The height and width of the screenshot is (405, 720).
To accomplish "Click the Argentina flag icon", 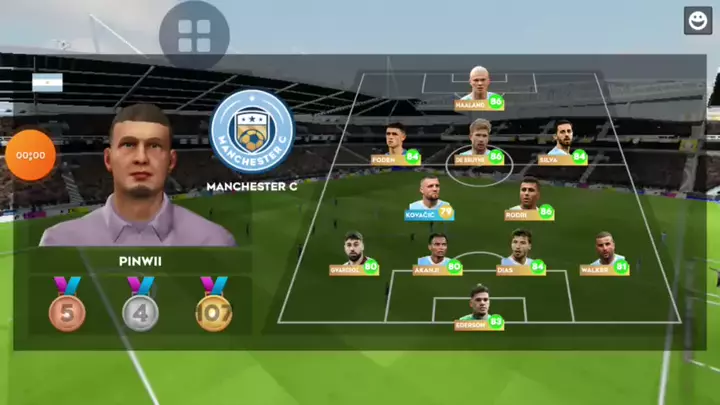I will point(47,82).
